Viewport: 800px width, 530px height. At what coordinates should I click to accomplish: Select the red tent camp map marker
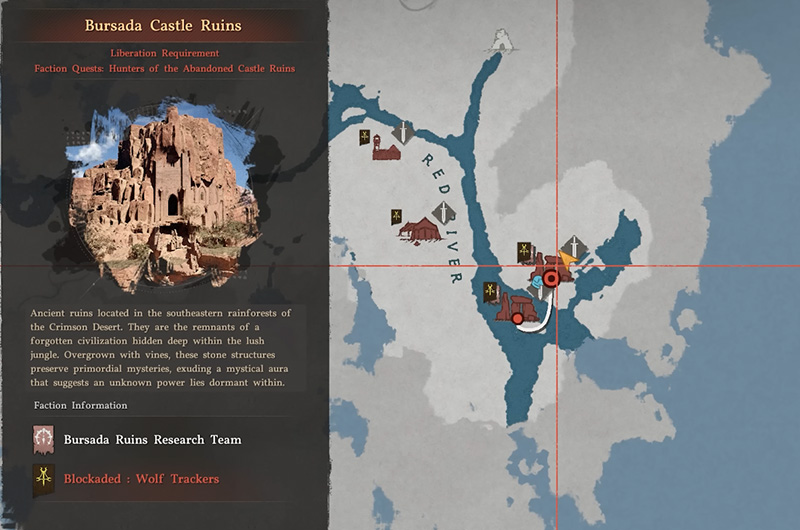tap(418, 230)
